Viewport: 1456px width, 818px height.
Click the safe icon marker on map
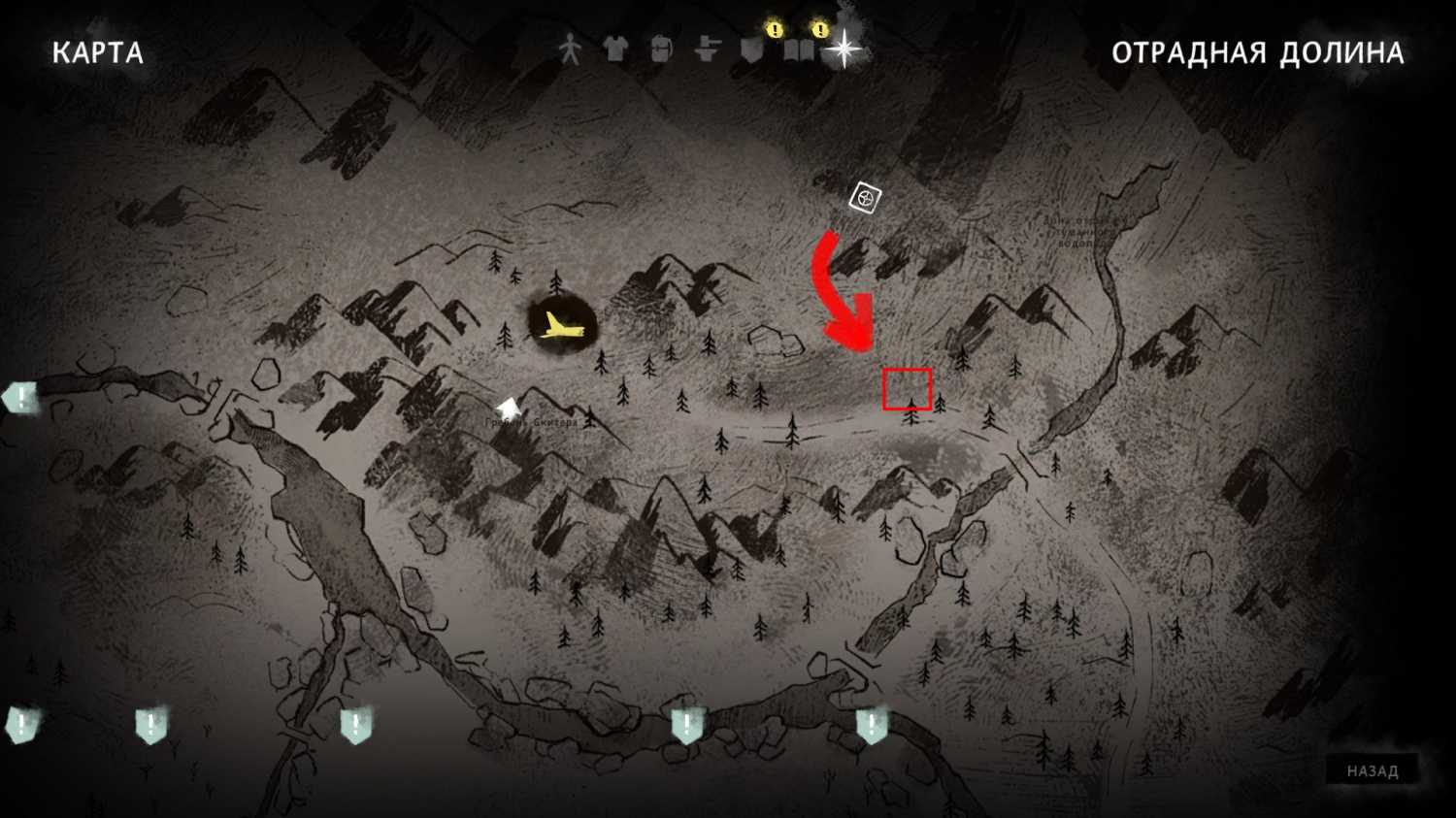tap(864, 199)
